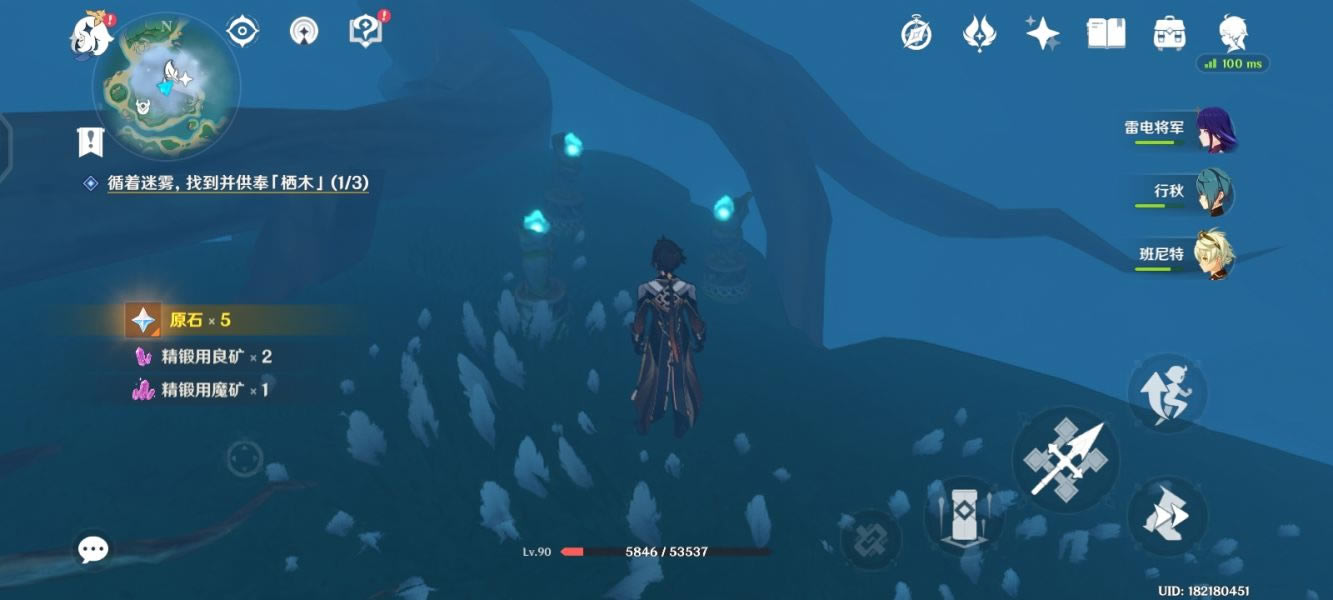This screenshot has height=600, width=1333.
Task: Open the elemental sight eye icon
Action: (x=242, y=32)
